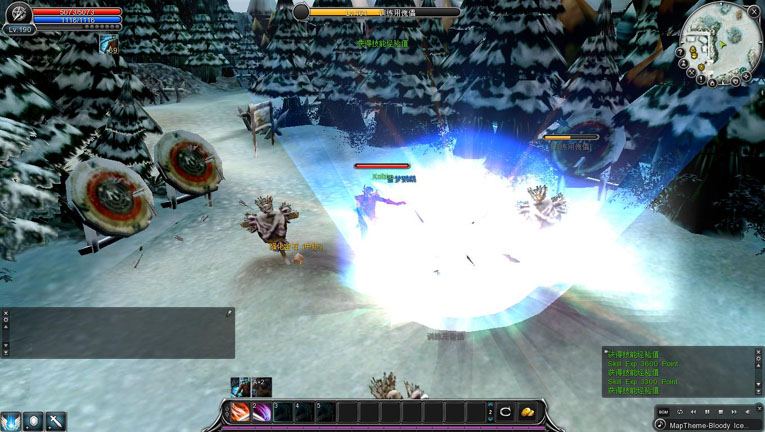765x432 pixels.
Task: Close the empty chat window
Action: (5, 313)
